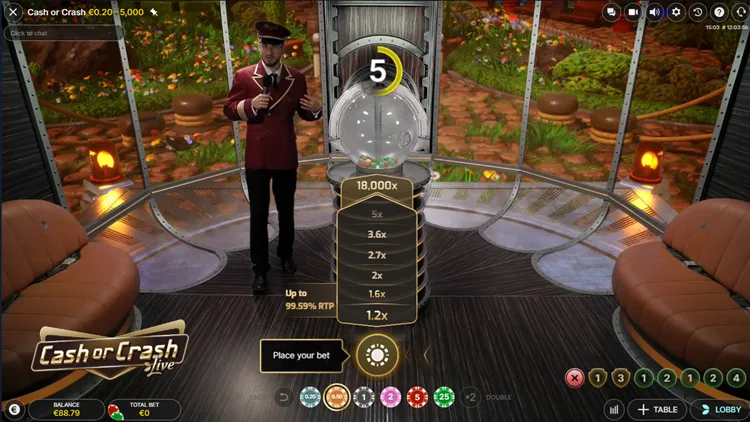This screenshot has height=422, width=750.
Task: Double the bet with the x2 button
Action: click(x=471, y=397)
